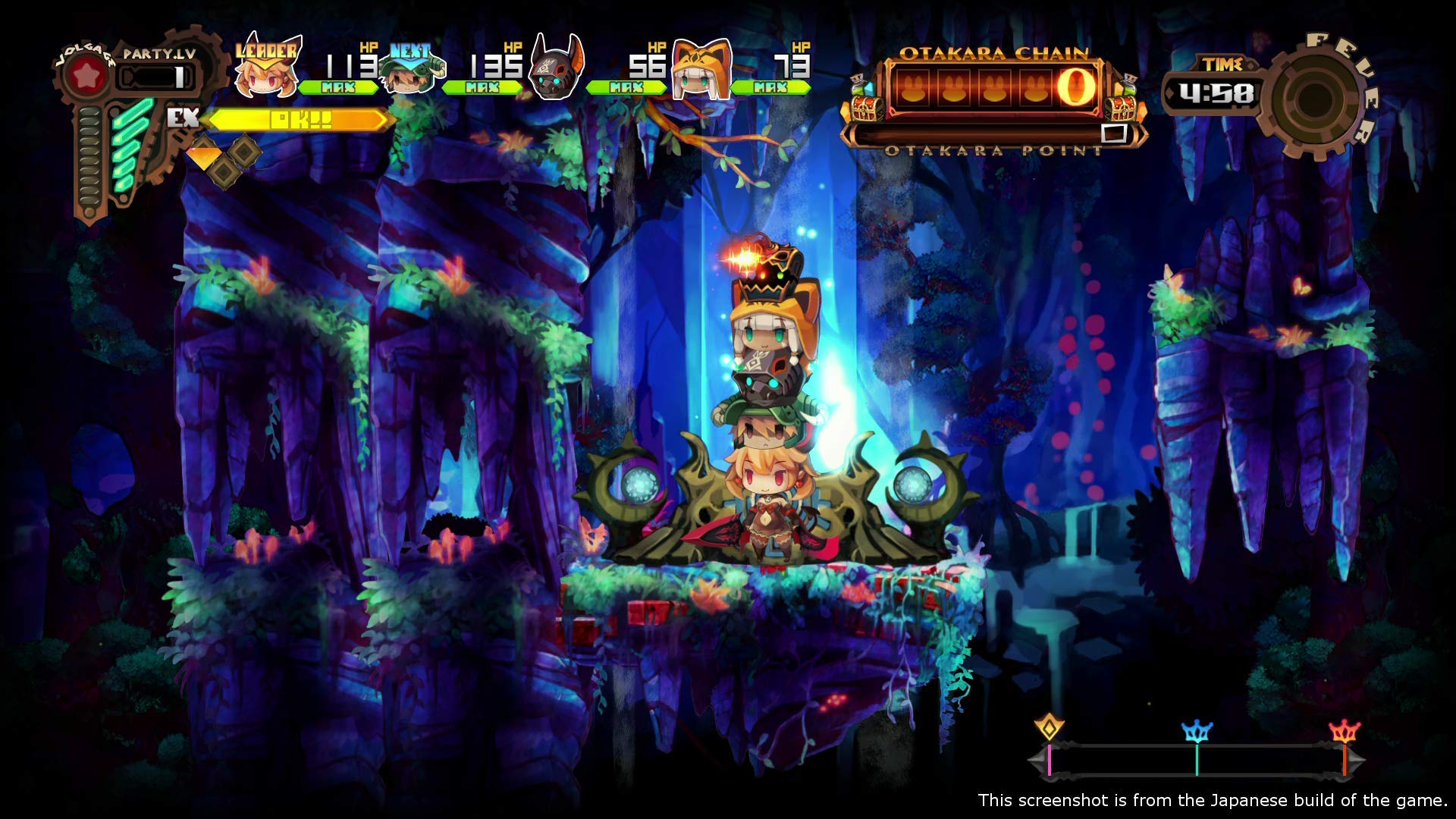Viewport: 1456px width, 819px height.
Task: Open the Party LV display
Action: coord(157,64)
